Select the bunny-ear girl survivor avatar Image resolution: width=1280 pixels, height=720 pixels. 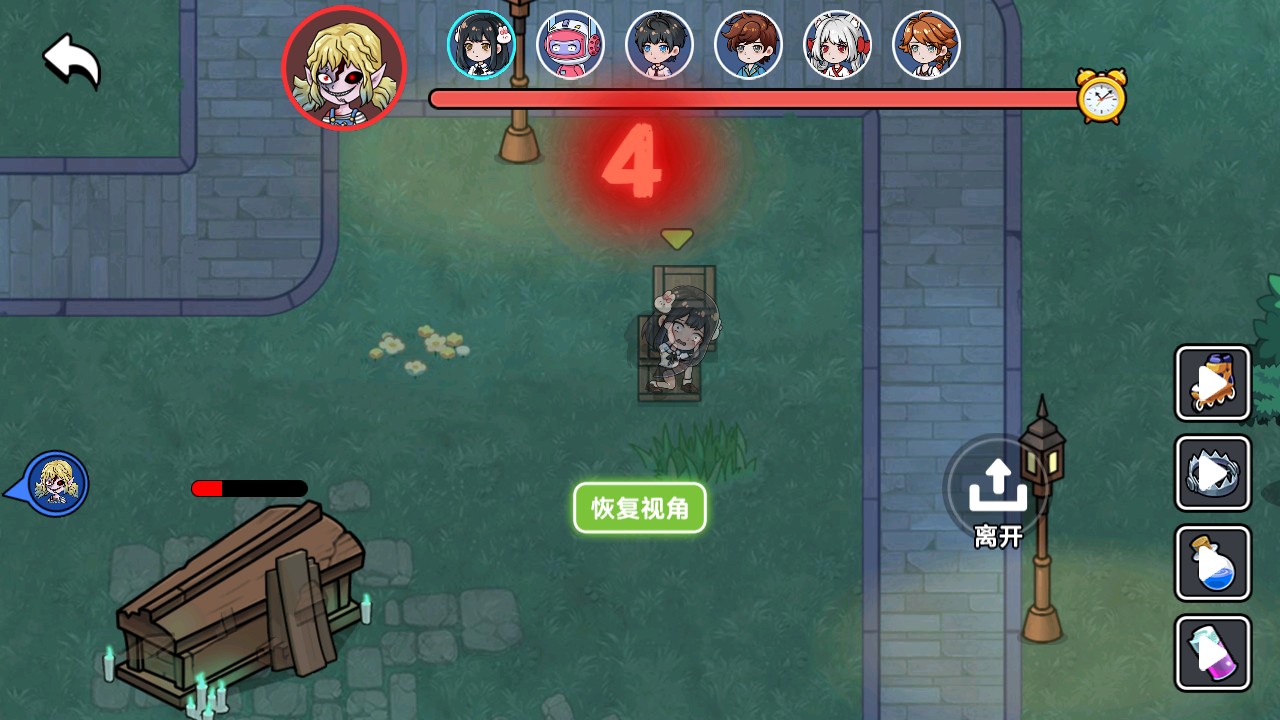482,44
